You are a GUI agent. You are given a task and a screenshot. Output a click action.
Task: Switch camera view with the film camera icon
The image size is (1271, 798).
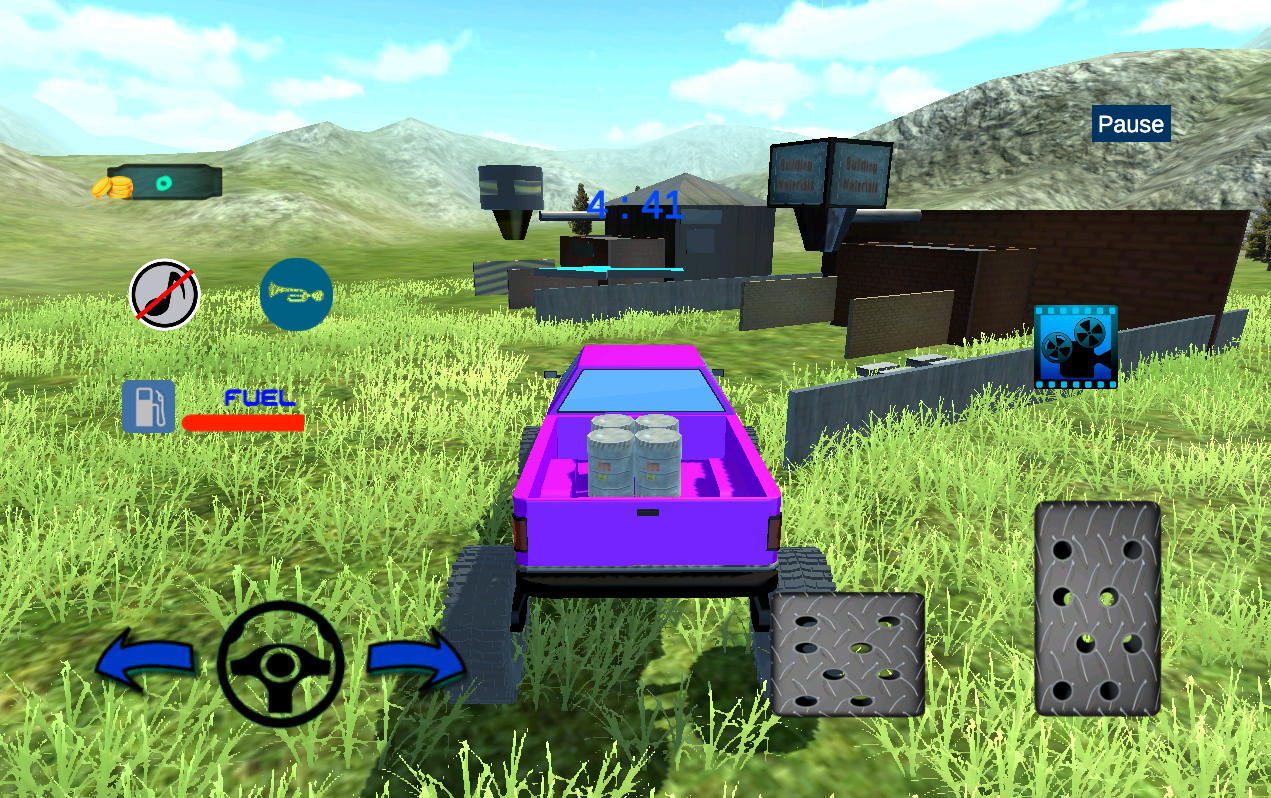1075,347
